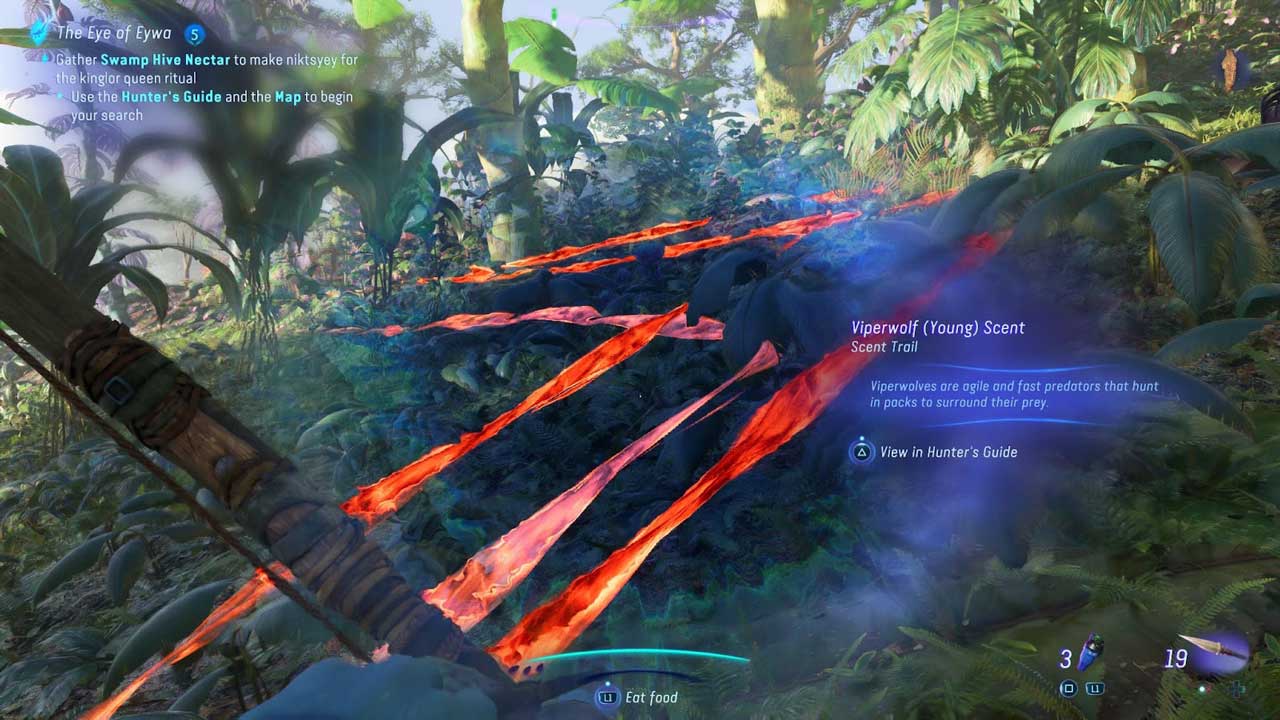Select the arrow ammo icon
1280x720 pixels.
click(1214, 650)
